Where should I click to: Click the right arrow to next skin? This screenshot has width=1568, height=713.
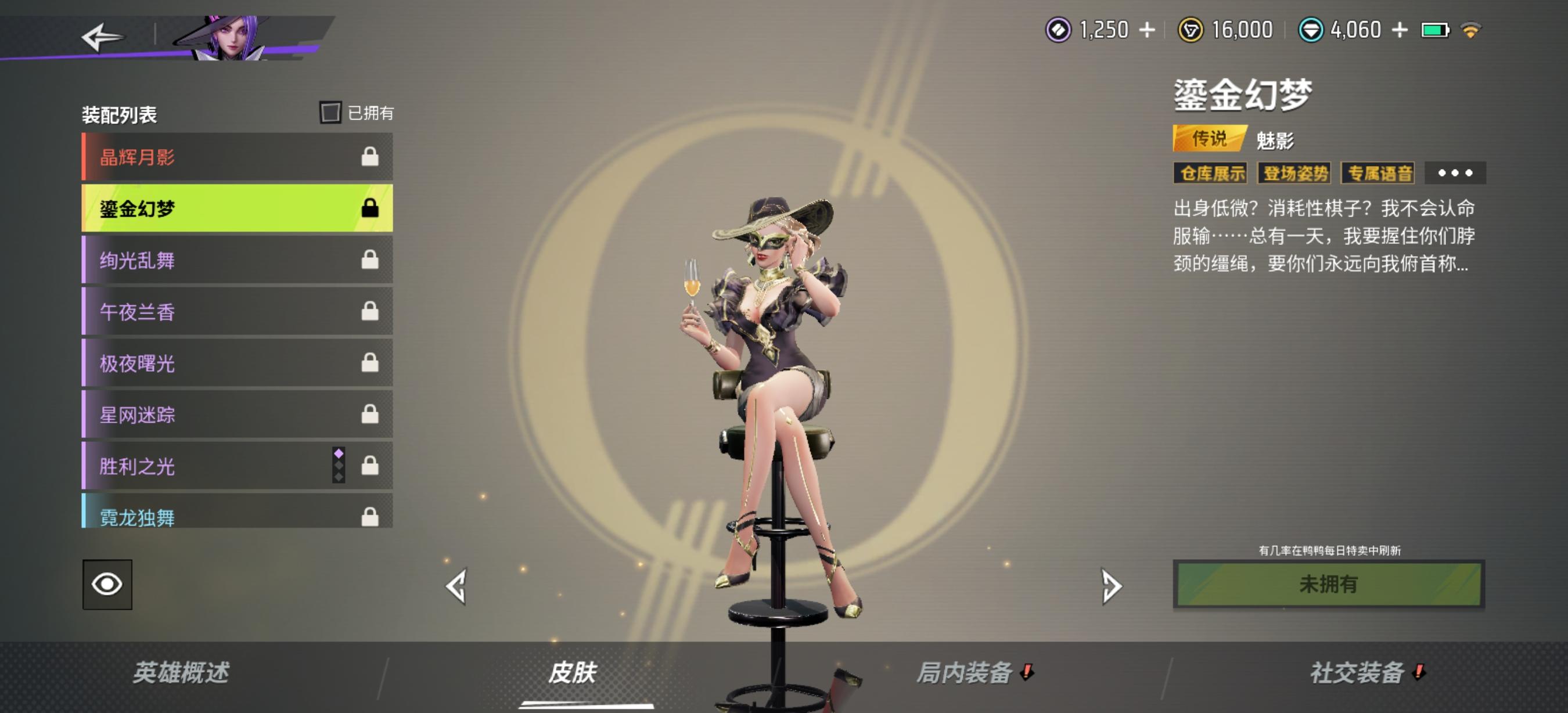[1112, 586]
